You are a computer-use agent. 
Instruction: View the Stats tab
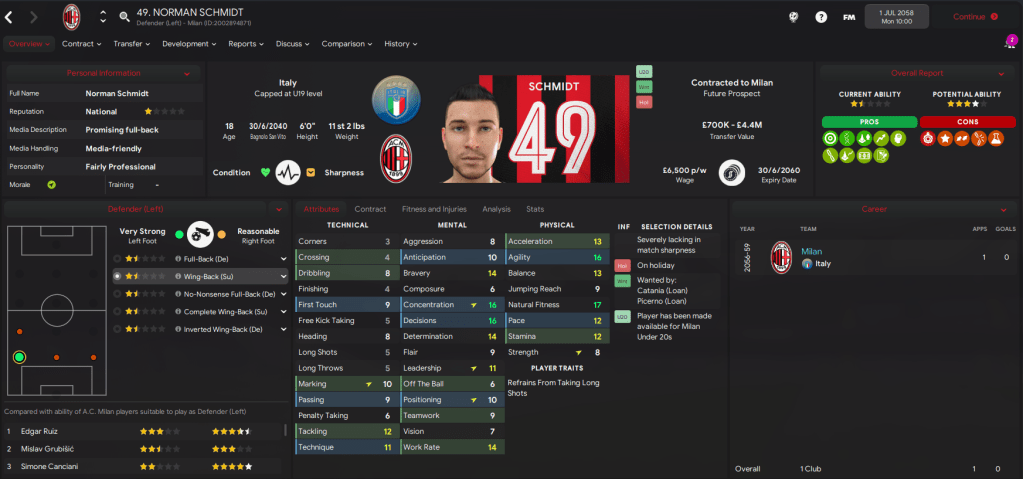point(535,209)
